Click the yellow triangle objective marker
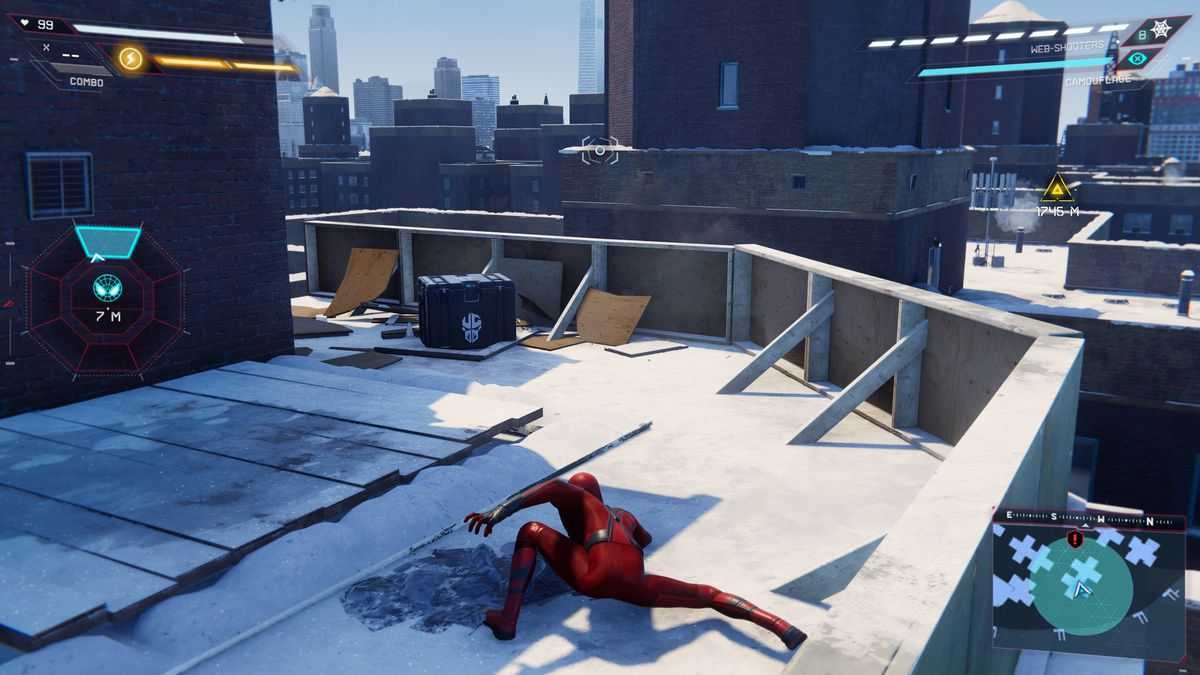 coord(1057,188)
